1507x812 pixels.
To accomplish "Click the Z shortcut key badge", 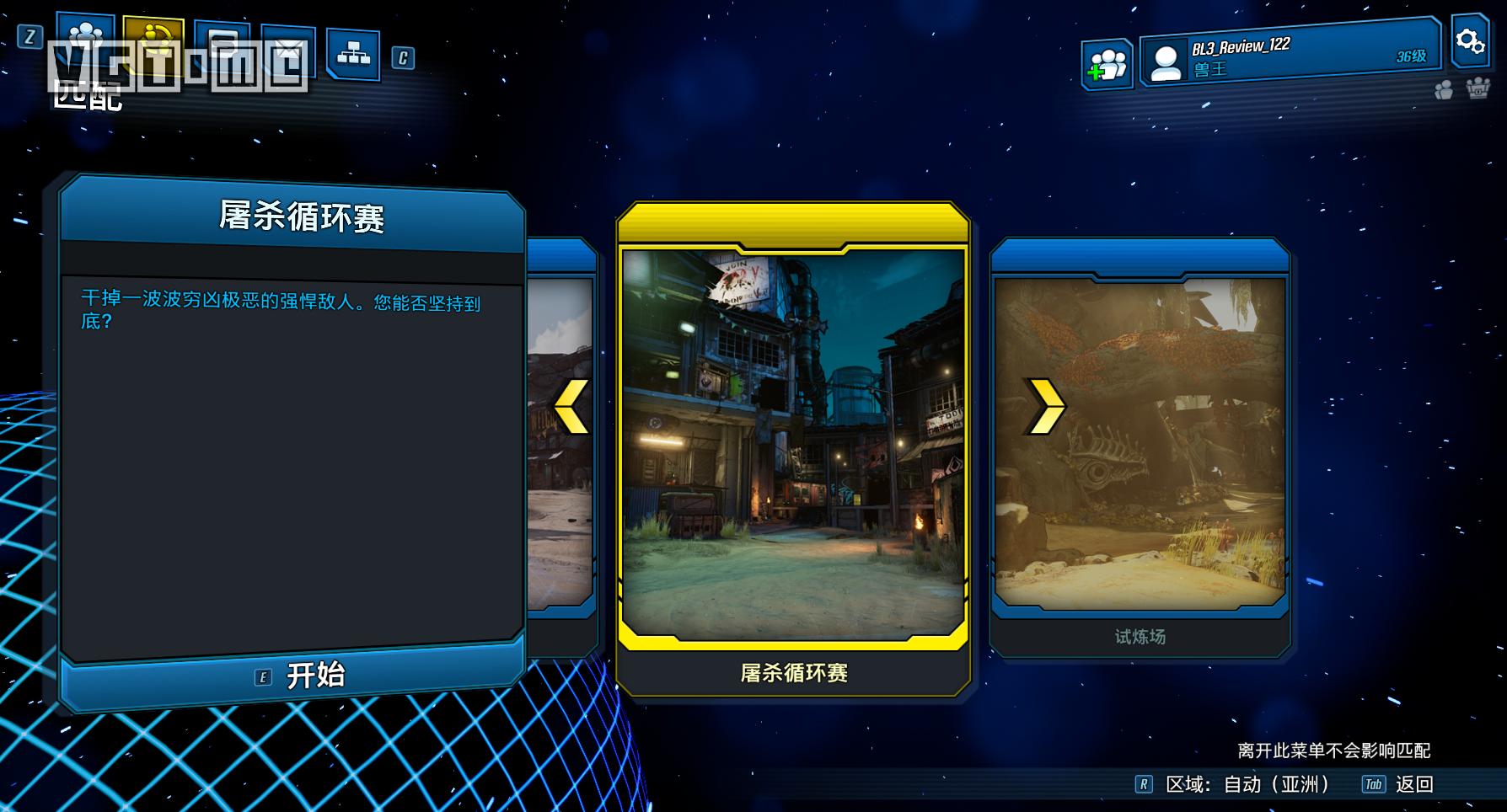I will (x=29, y=38).
